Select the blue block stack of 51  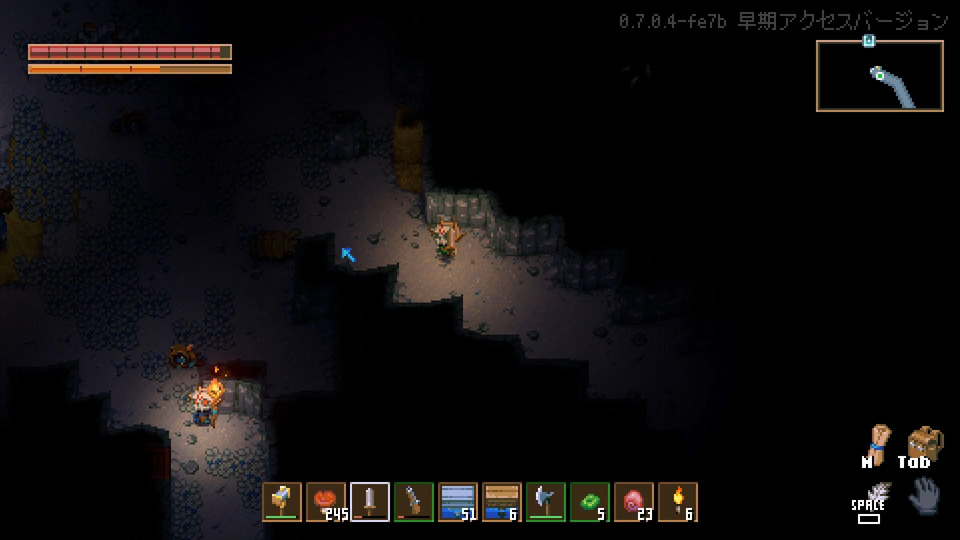pyautogui.click(x=458, y=502)
